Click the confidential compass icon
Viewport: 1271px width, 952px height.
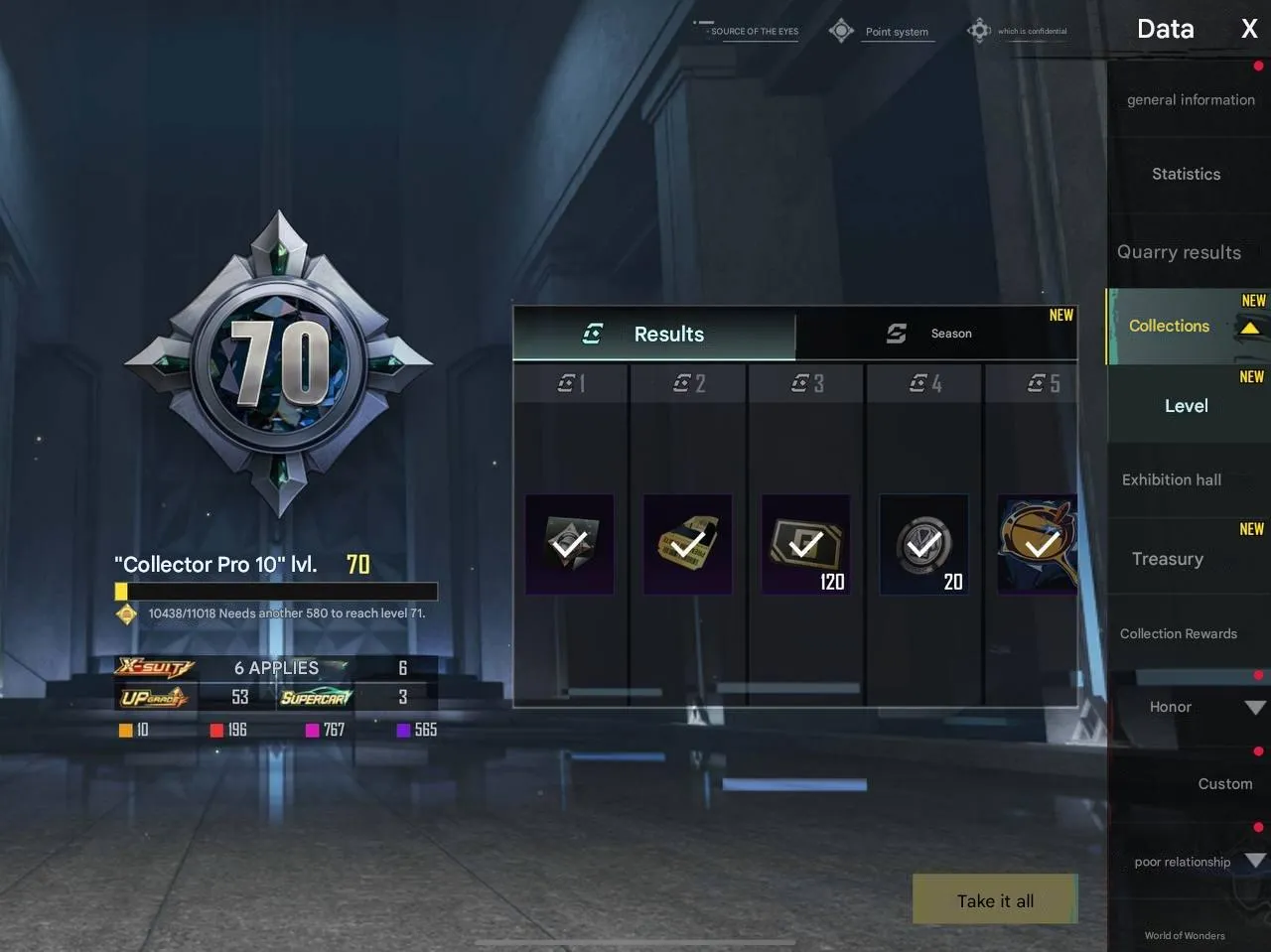979,30
